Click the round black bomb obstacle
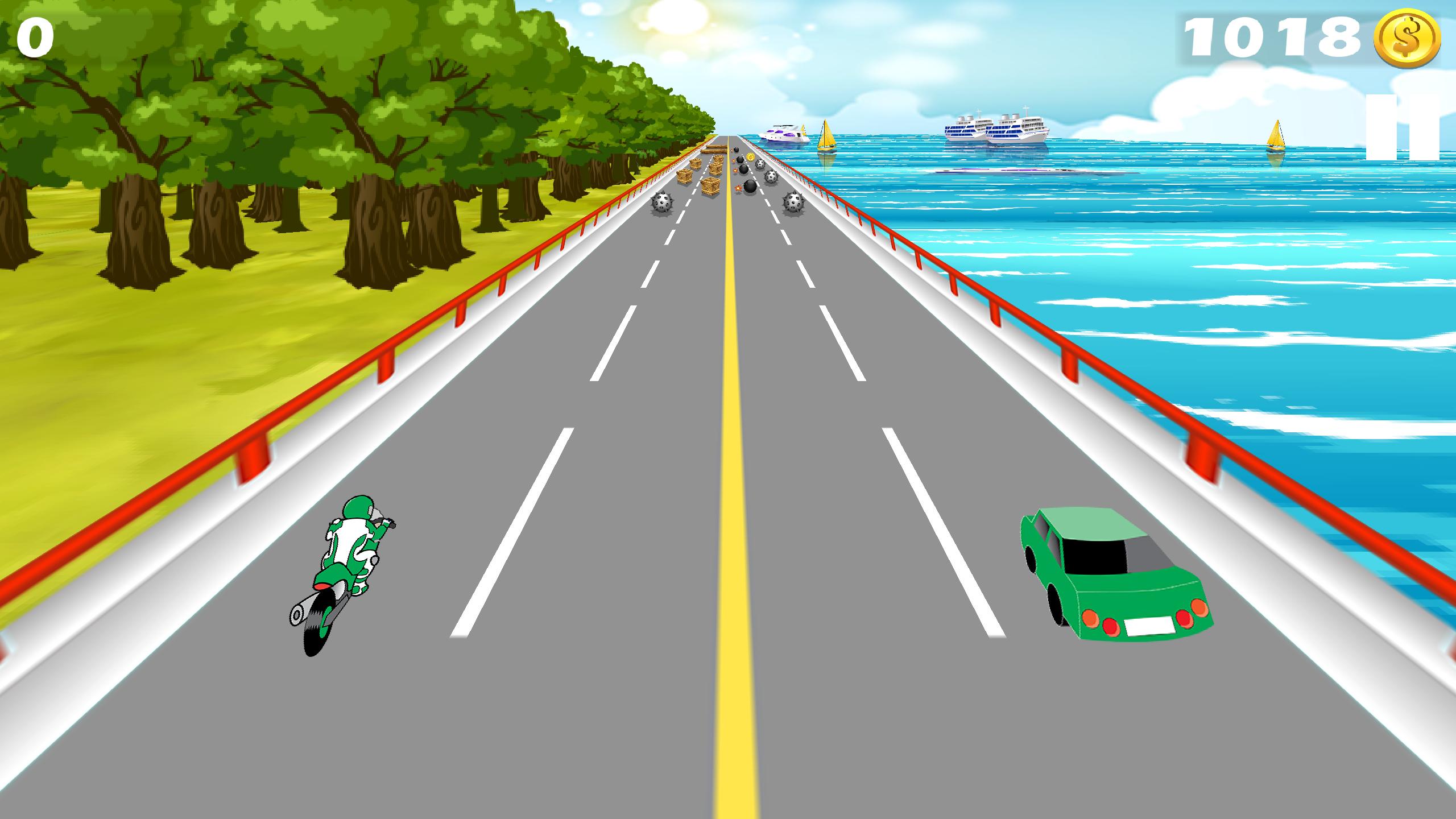The width and height of the screenshot is (1456, 819). [x=750, y=188]
